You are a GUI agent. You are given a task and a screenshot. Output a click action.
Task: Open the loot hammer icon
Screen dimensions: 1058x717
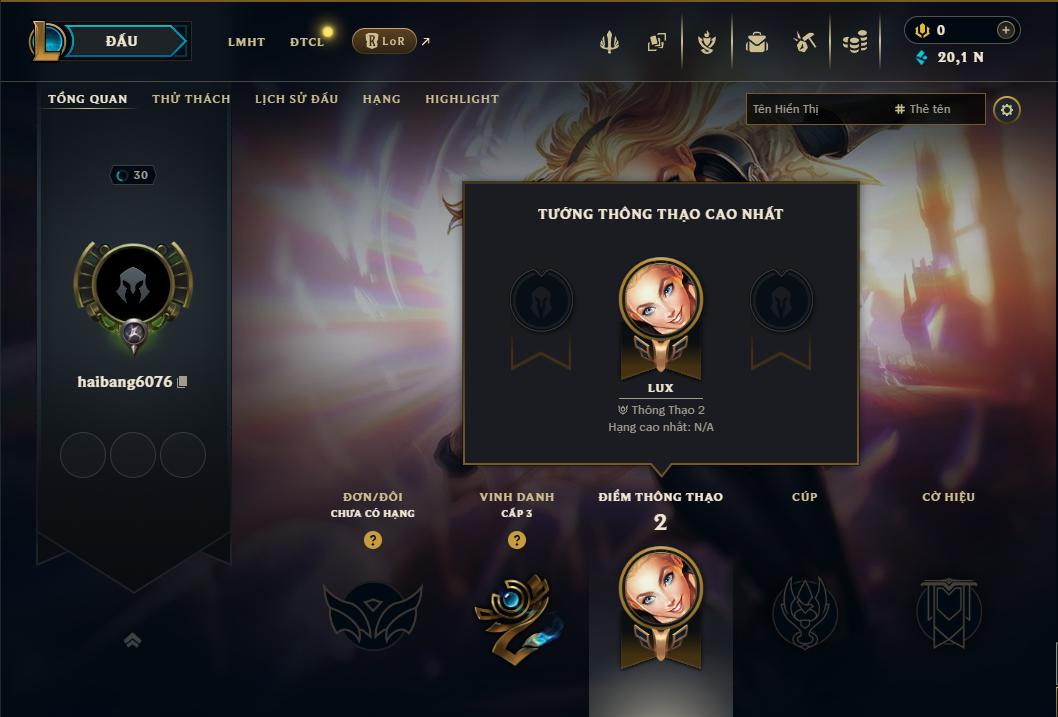[804, 42]
